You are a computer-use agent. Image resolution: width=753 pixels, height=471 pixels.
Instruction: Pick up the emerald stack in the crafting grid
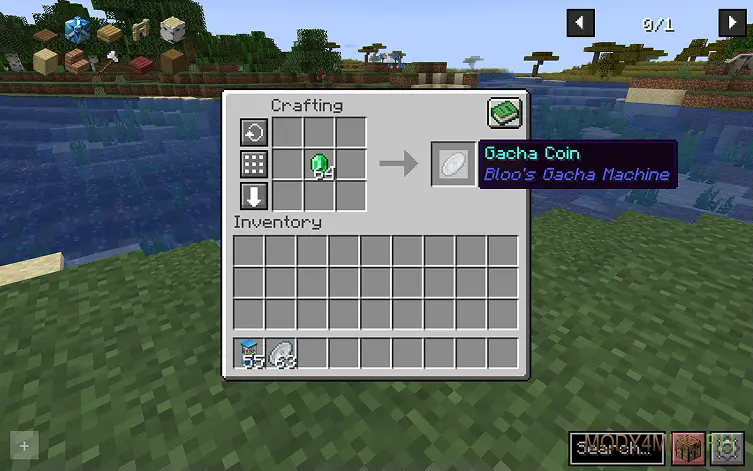(x=319, y=164)
